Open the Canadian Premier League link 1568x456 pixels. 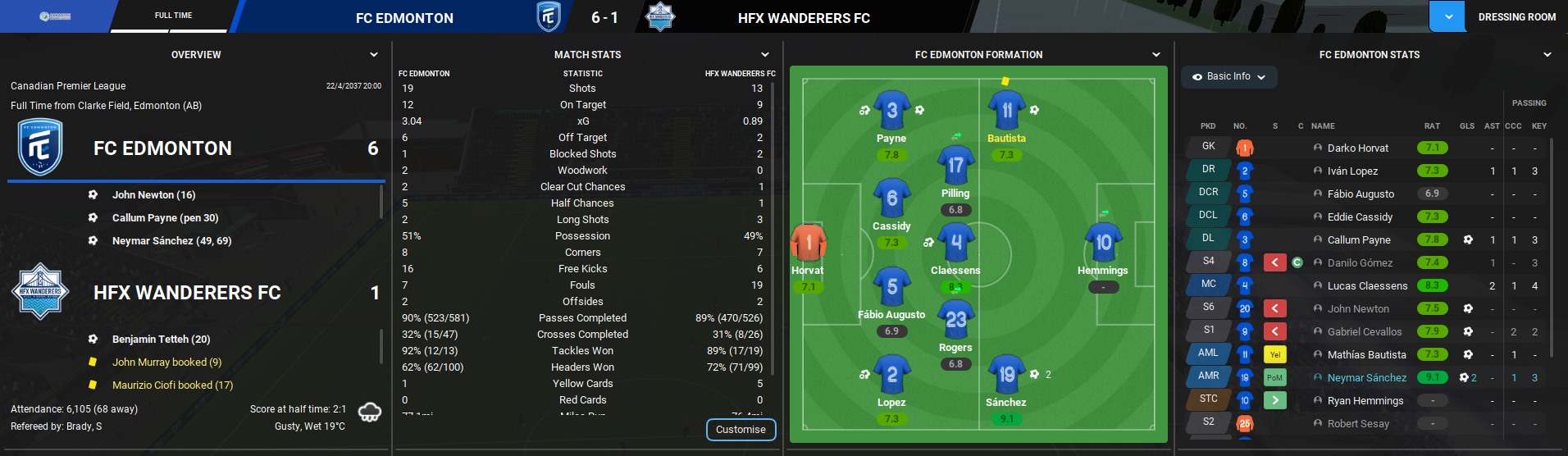(68, 86)
